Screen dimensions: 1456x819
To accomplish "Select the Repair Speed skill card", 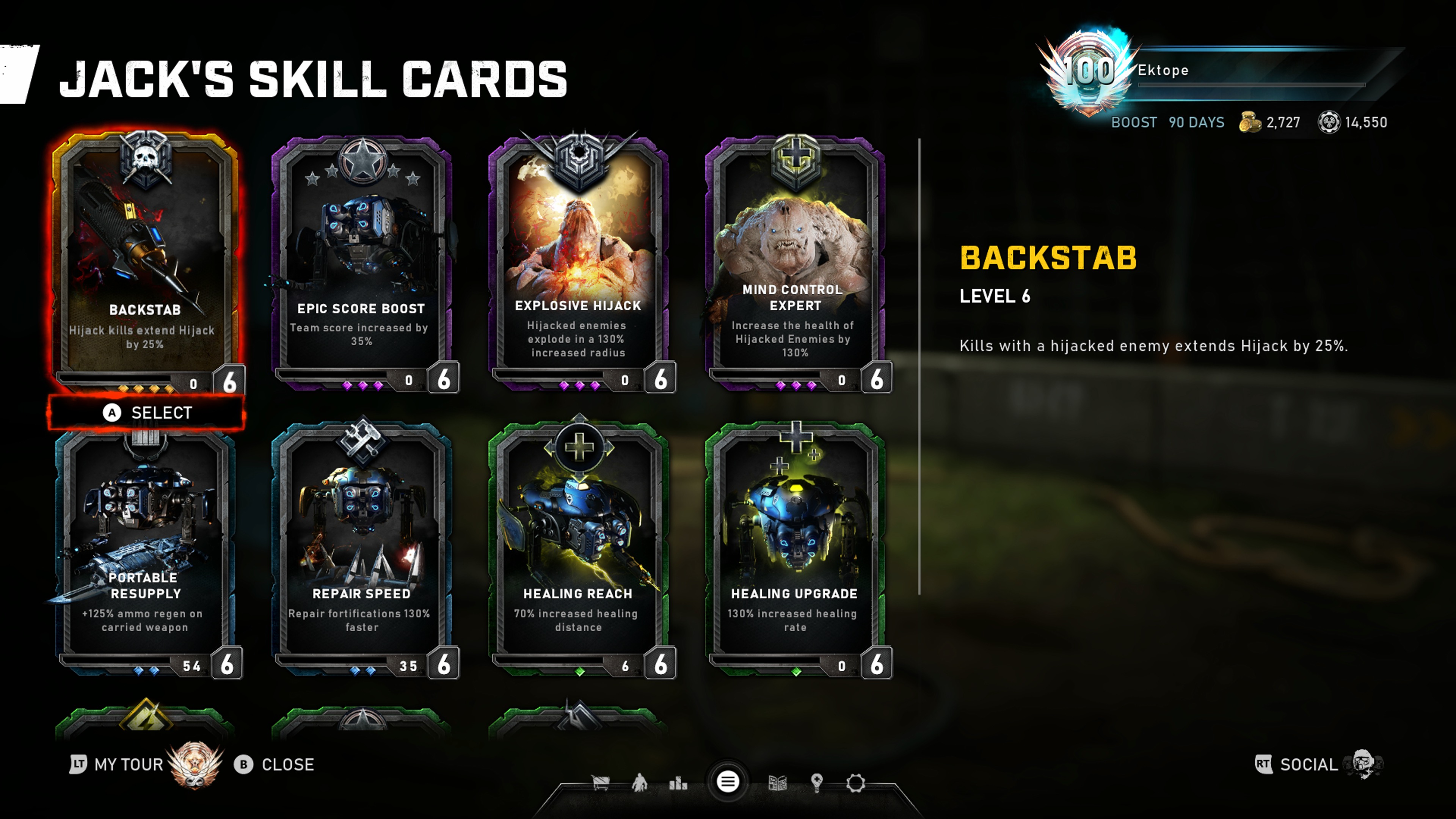I will coord(362,548).
